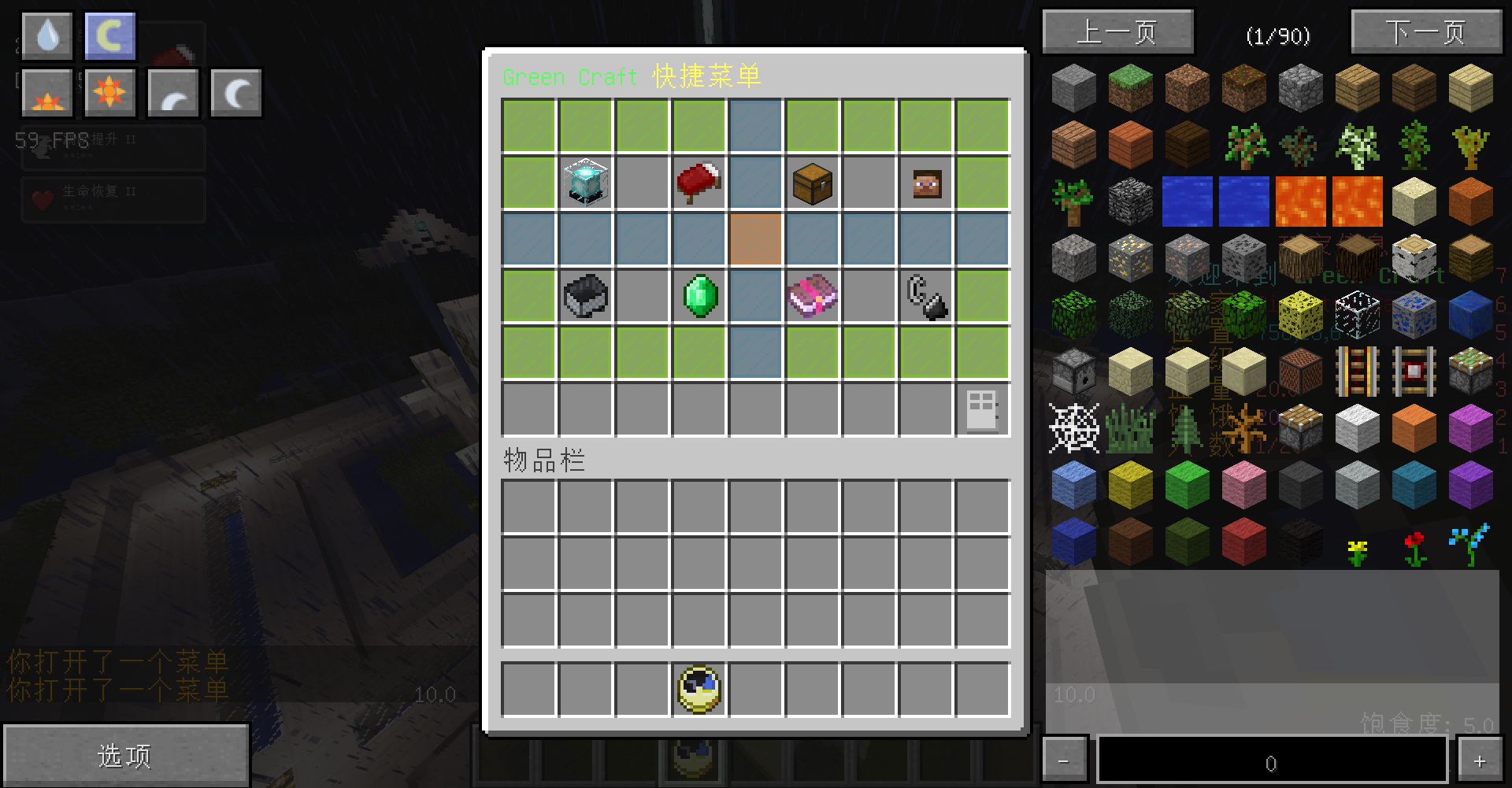Go to the next item page (下一页)

pos(1426,32)
